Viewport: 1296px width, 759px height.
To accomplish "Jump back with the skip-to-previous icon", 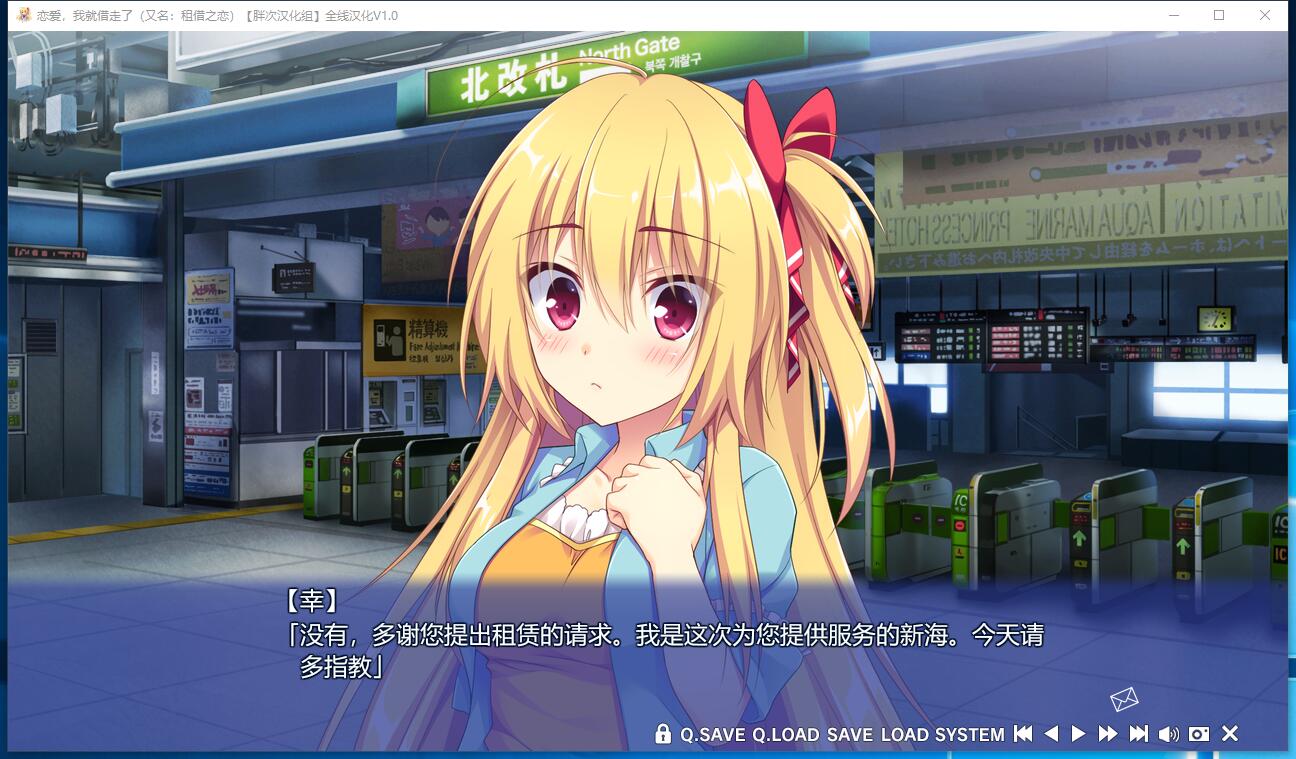I will [x=1022, y=734].
